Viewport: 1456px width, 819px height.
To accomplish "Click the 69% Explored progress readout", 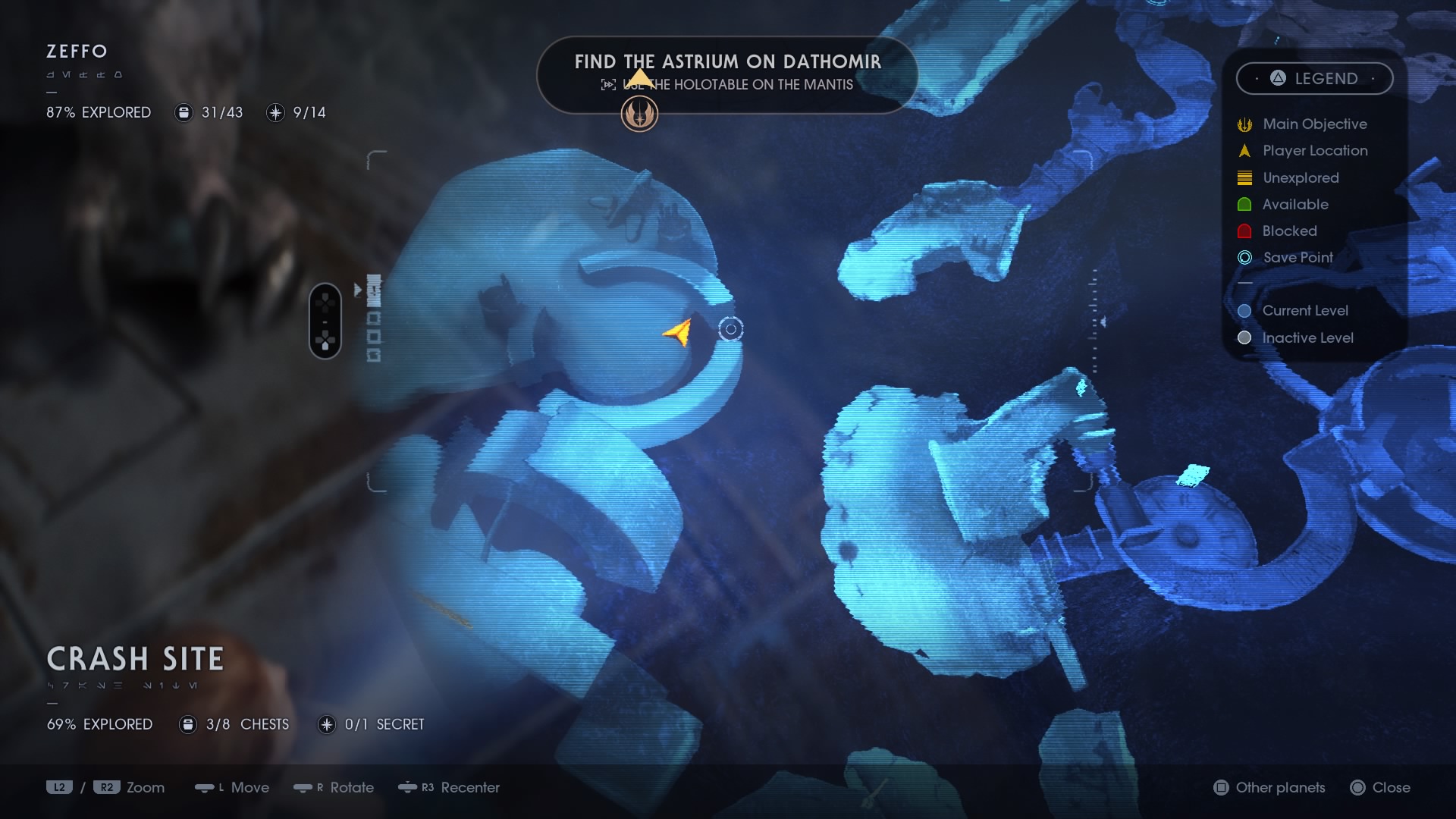I will click(x=99, y=724).
